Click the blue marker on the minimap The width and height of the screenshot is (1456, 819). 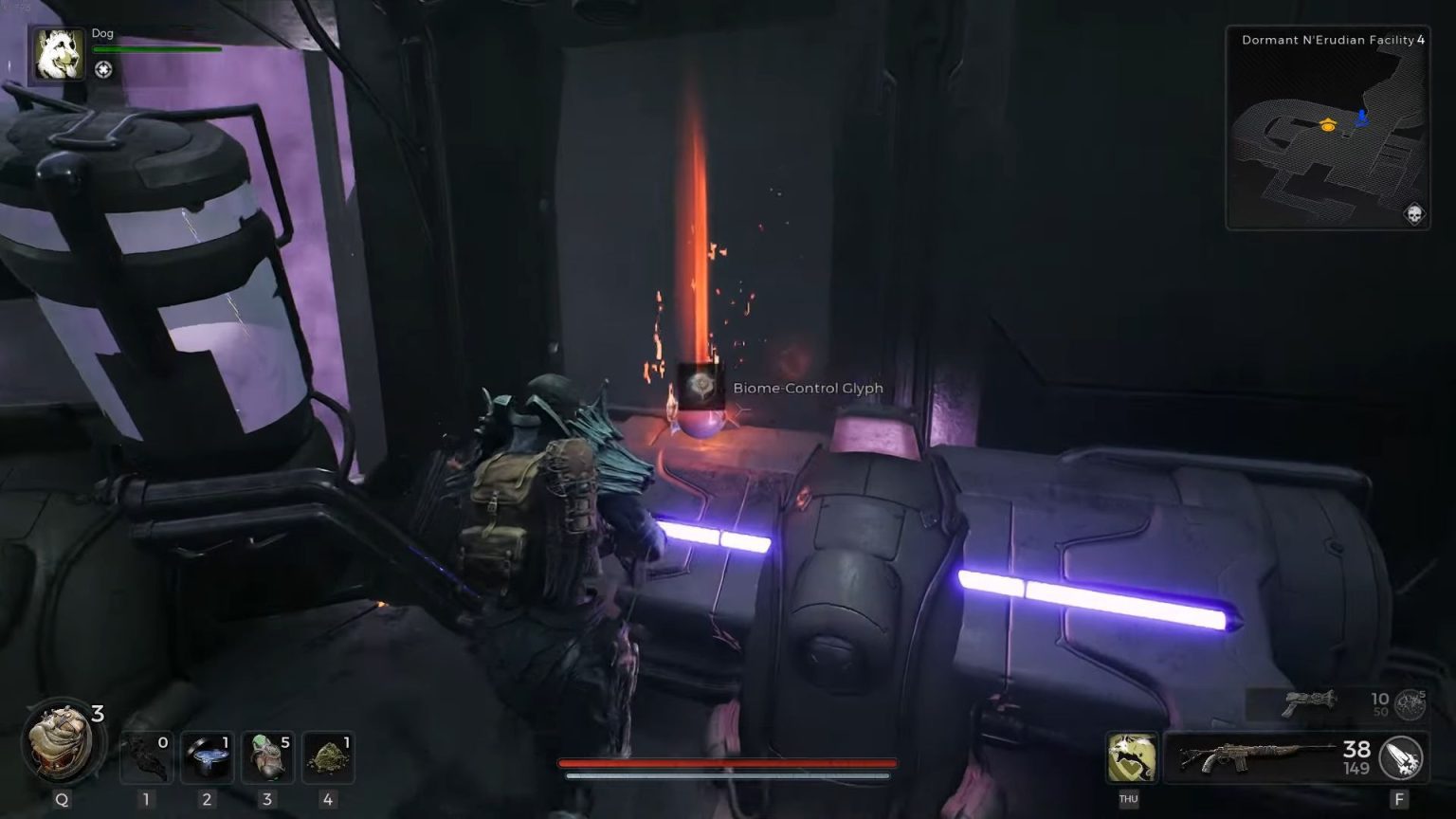(x=1362, y=118)
